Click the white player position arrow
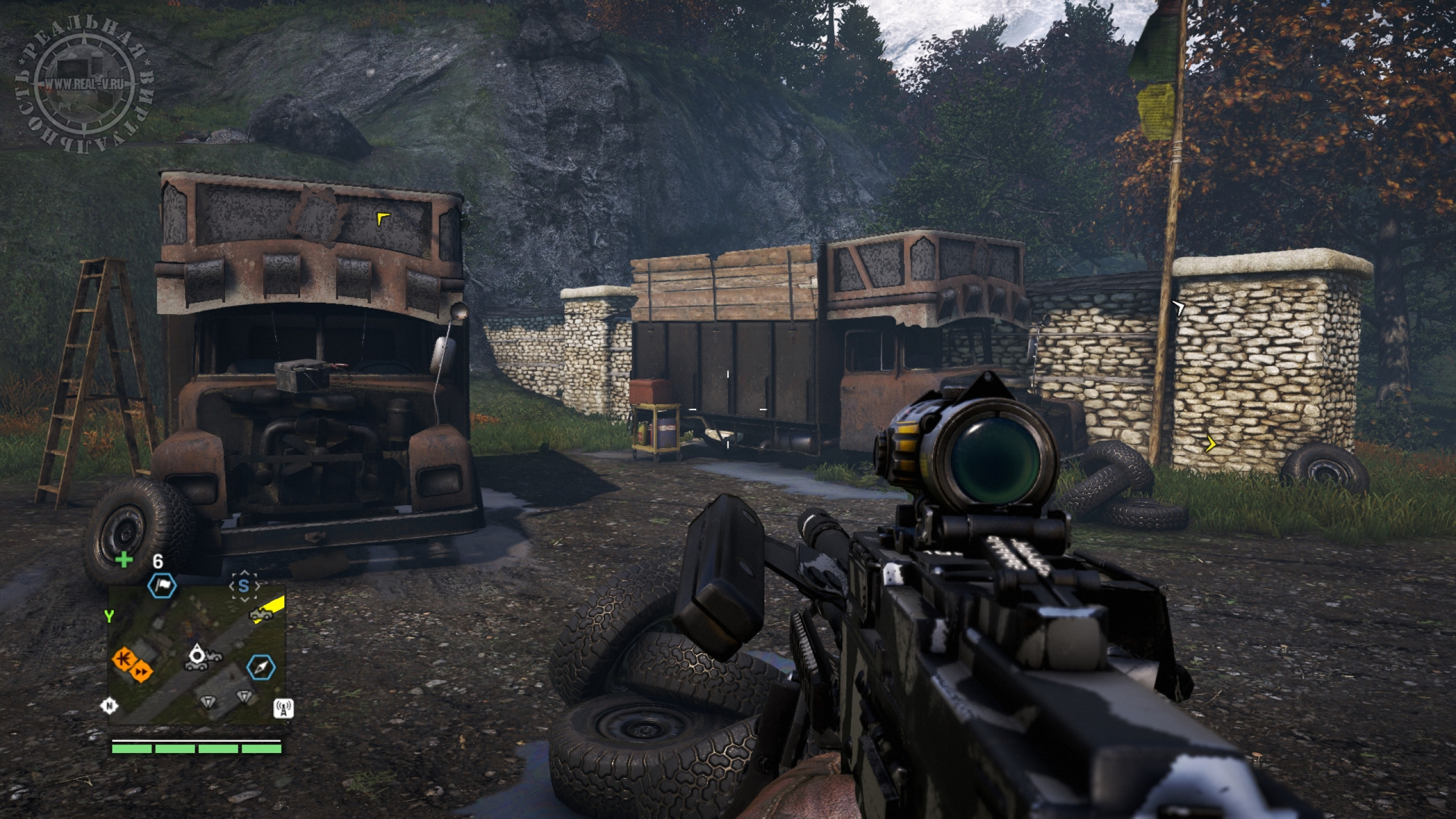The image size is (1456, 819). (x=197, y=655)
